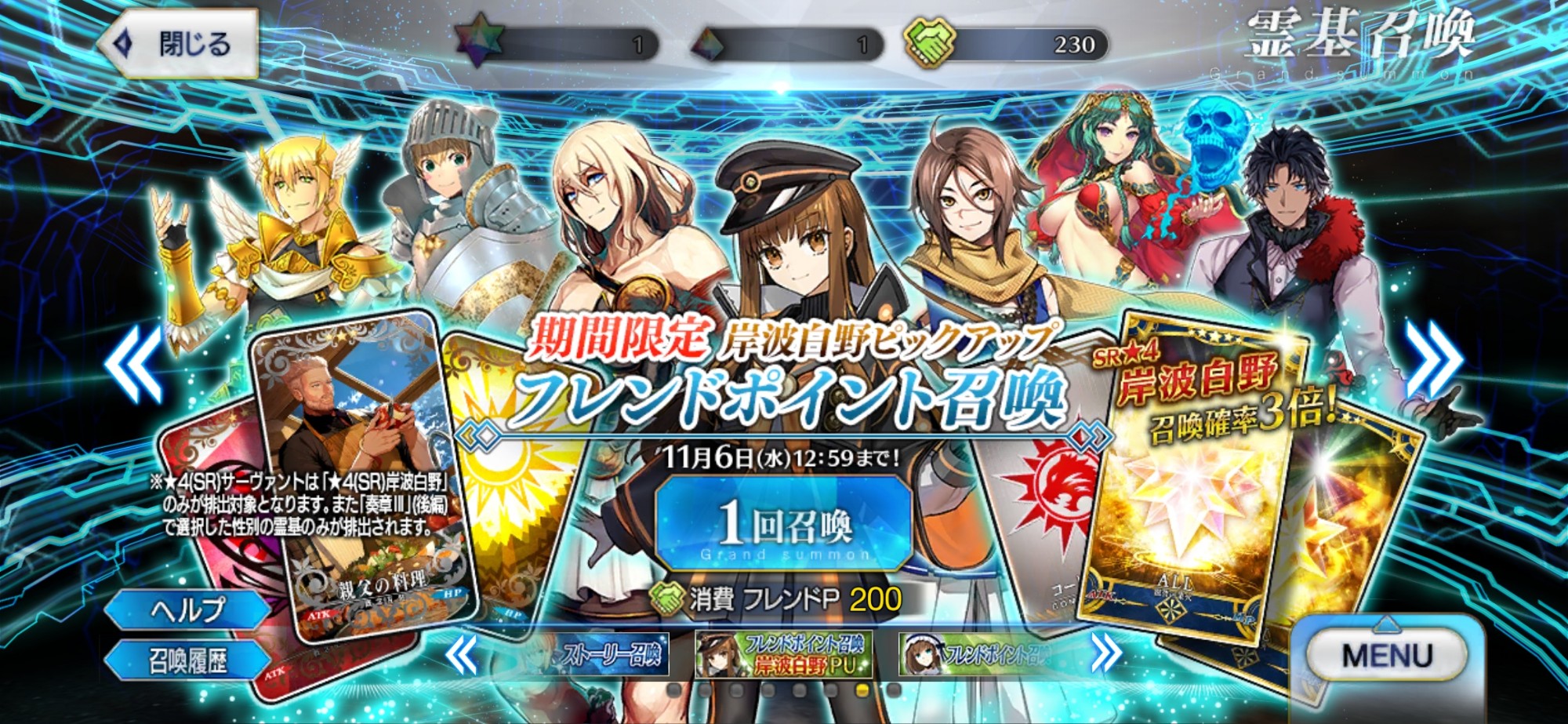
Task: View the 召喚履歴 summon history
Action: [188, 660]
